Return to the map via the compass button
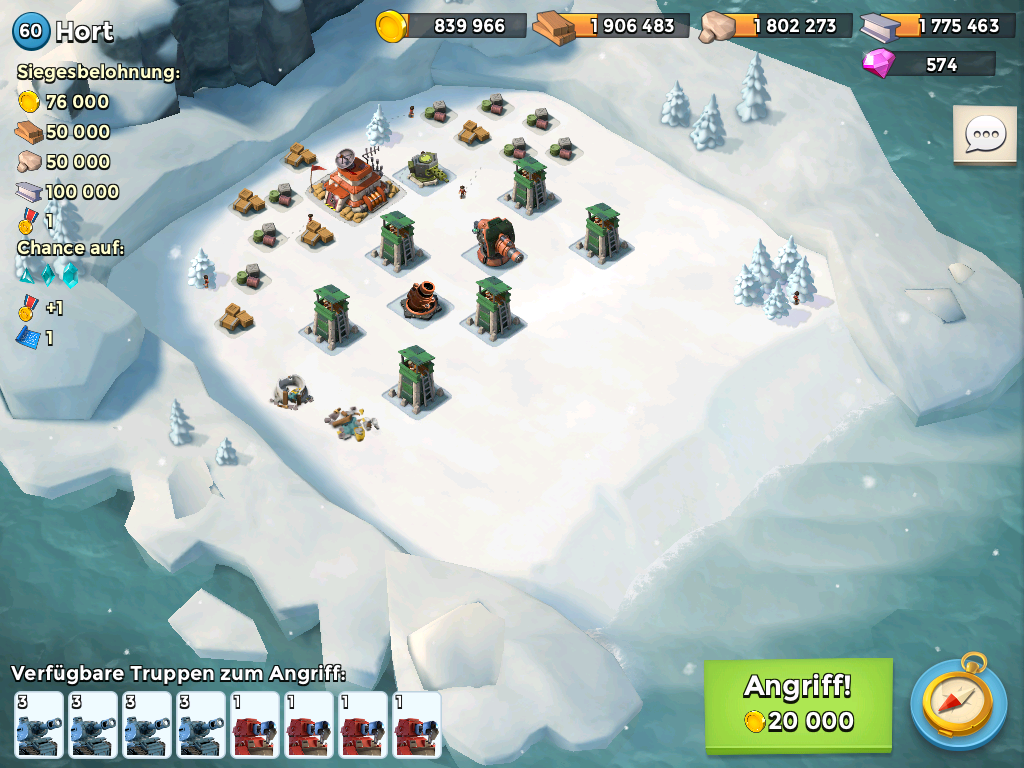Screen dimensions: 1024x768 tap(959, 703)
